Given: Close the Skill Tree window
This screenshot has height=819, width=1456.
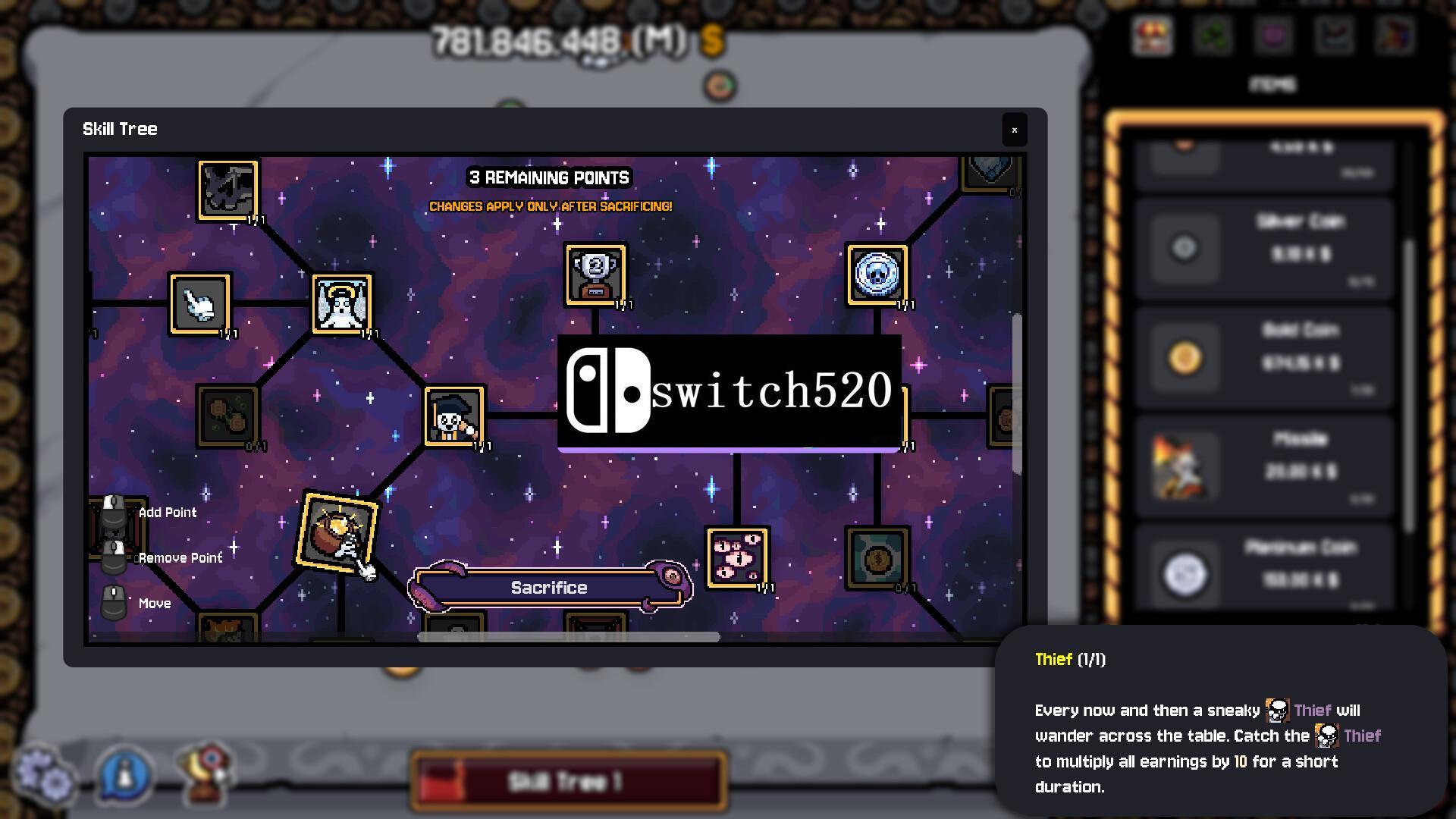Looking at the screenshot, I should 1014,130.
